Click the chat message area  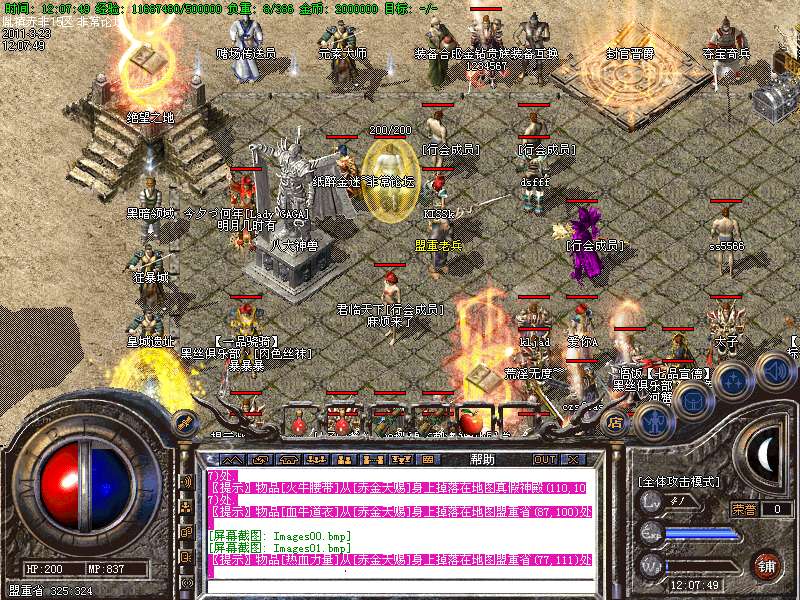(x=400, y=520)
